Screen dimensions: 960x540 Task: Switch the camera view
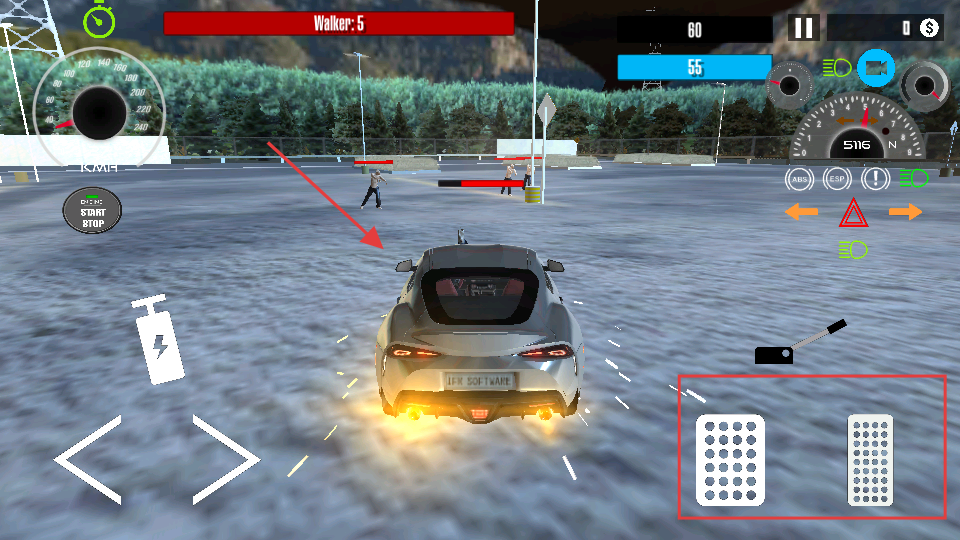click(876, 68)
